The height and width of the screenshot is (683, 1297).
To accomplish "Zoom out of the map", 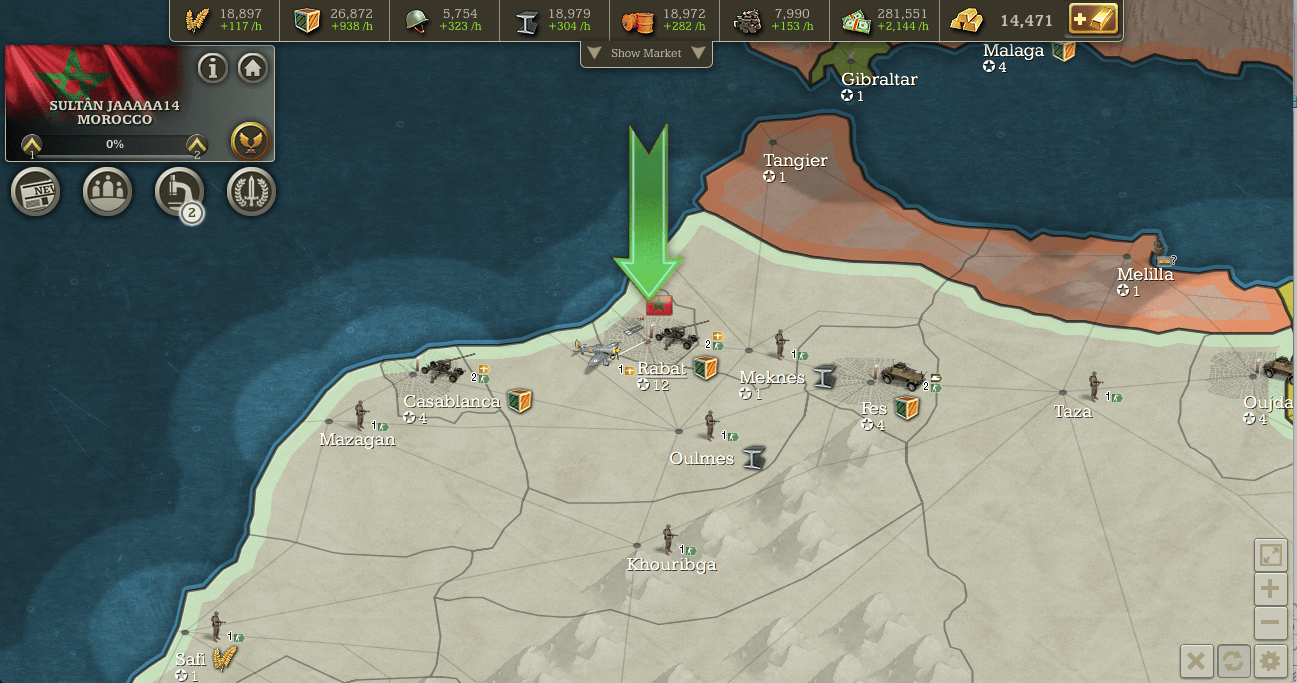I will (x=1270, y=623).
